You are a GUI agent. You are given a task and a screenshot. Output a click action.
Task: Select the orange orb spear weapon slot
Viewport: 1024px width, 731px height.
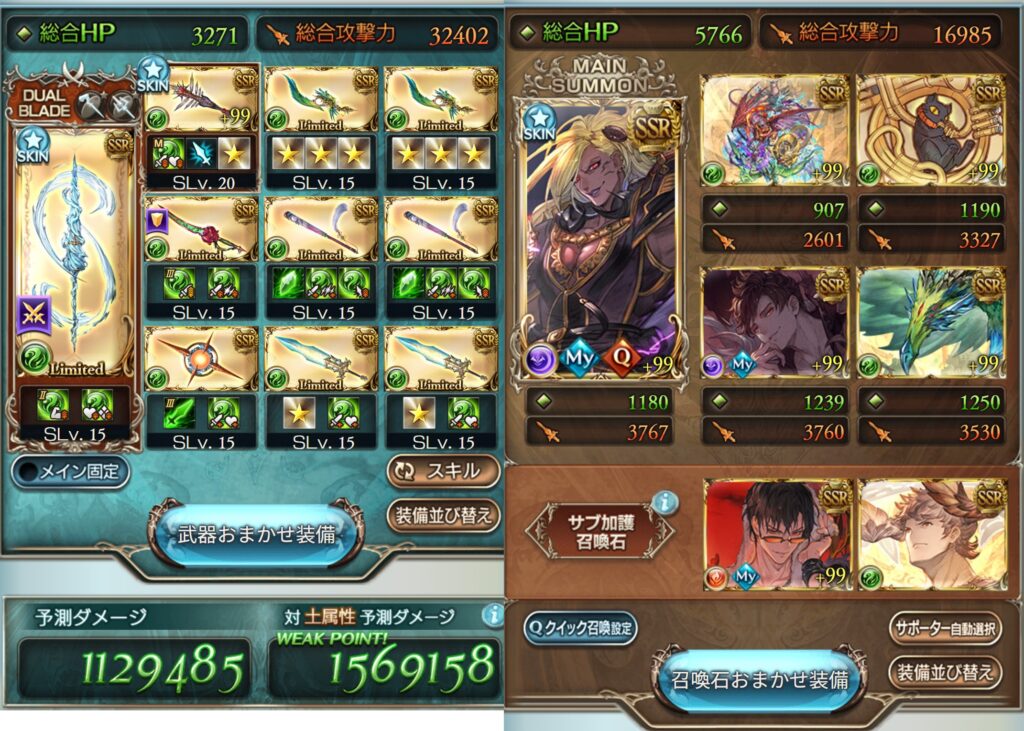tap(201, 361)
